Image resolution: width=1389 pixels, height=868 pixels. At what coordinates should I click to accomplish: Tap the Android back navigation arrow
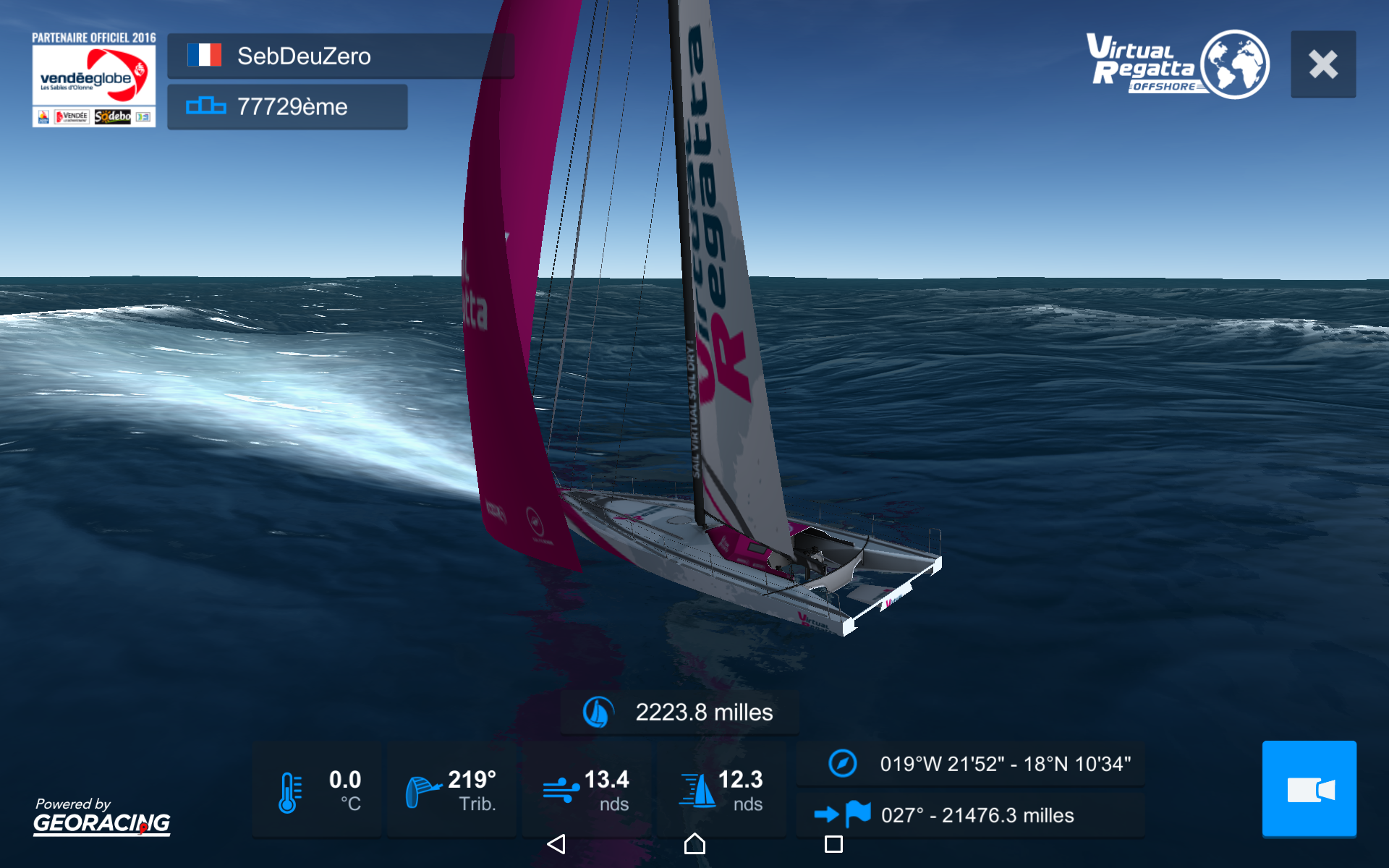tap(556, 843)
